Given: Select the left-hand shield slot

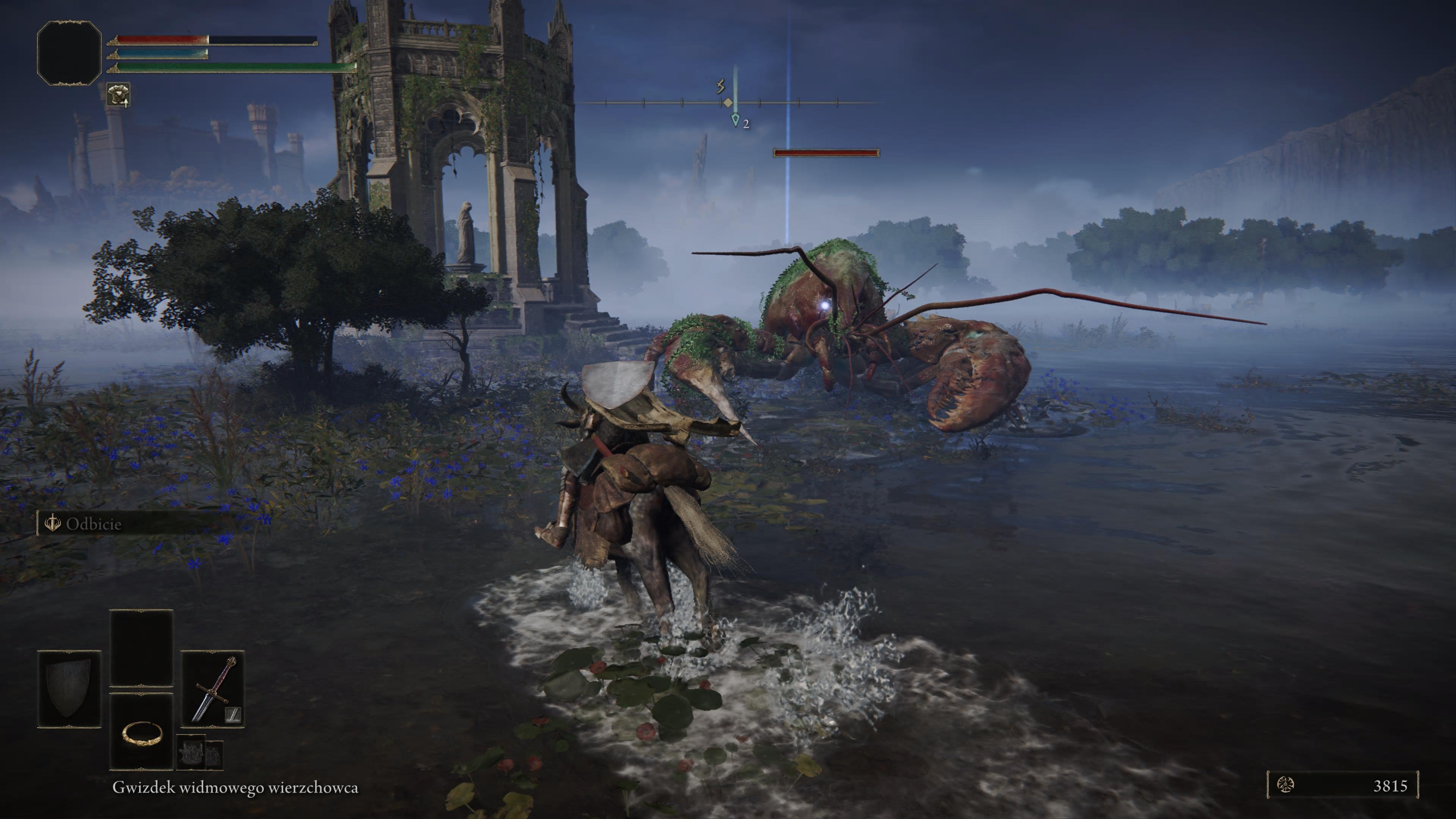Looking at the screenshot, I should (x=69, y=689).
